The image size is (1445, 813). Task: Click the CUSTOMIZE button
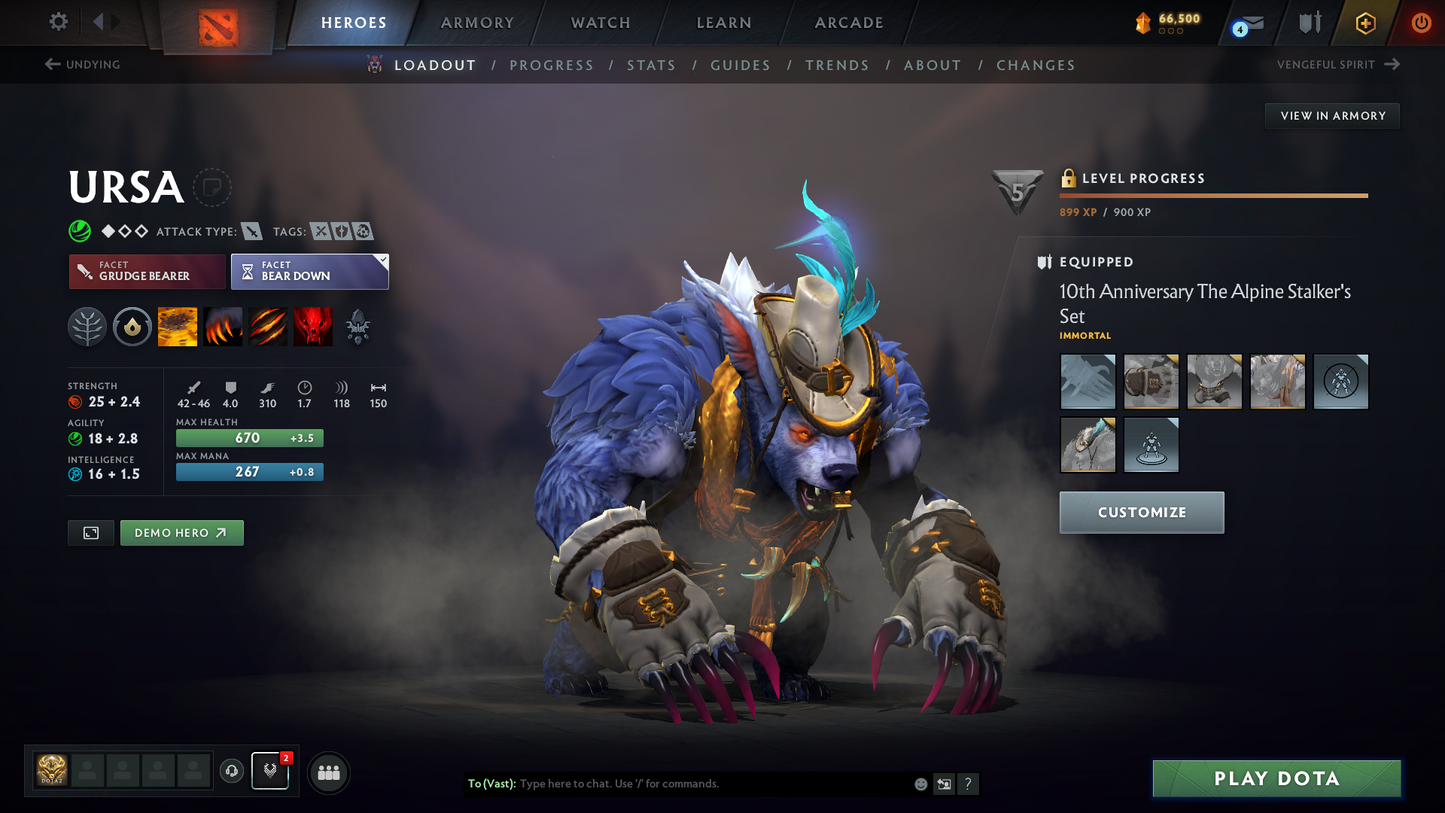pos(1141,512)
